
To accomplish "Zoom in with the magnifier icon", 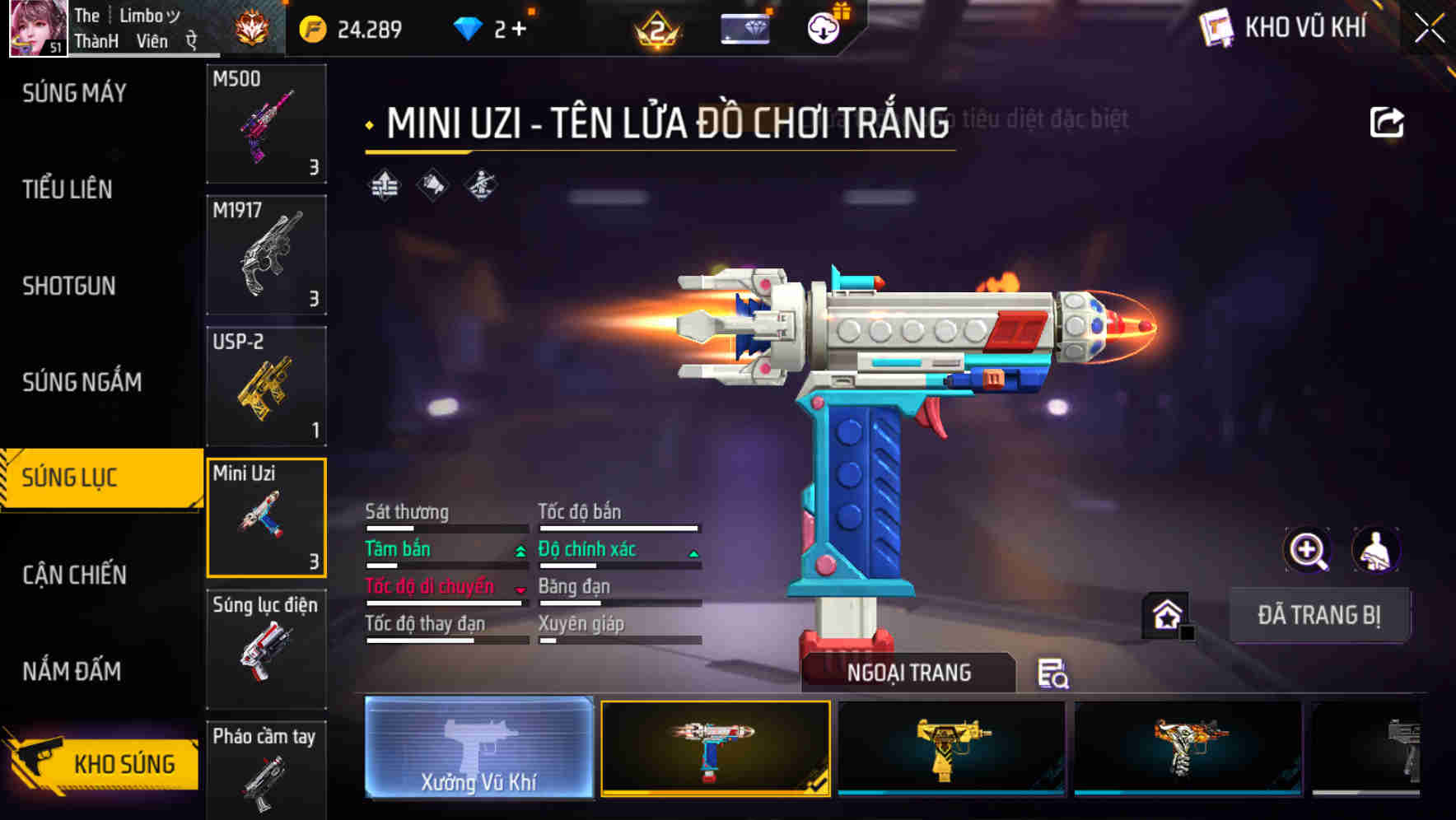I will point(1307,550).
